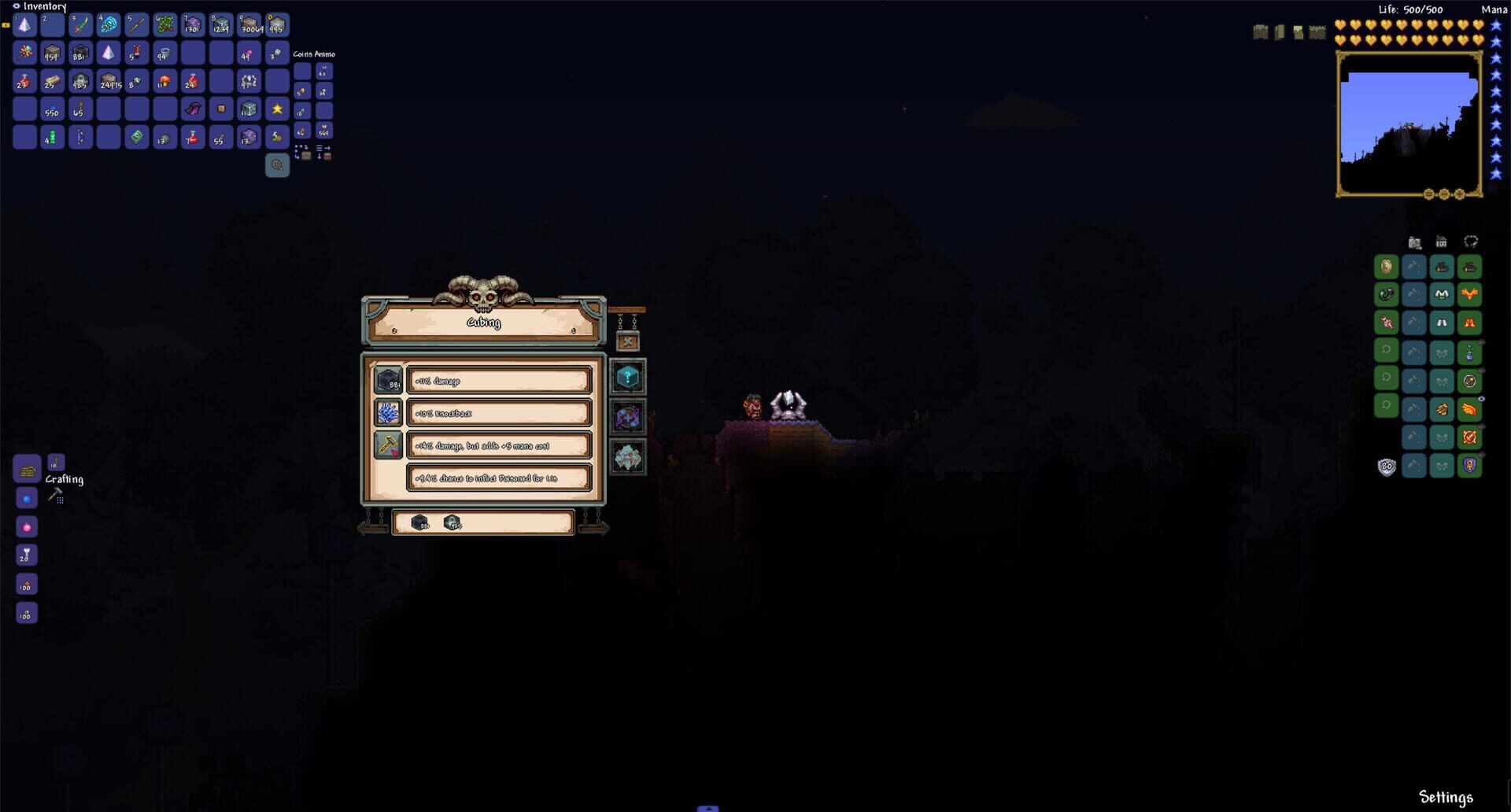Click the hammer icon beside the Crafting label
Screen dimensions: 1511x812
click(57, 496)
